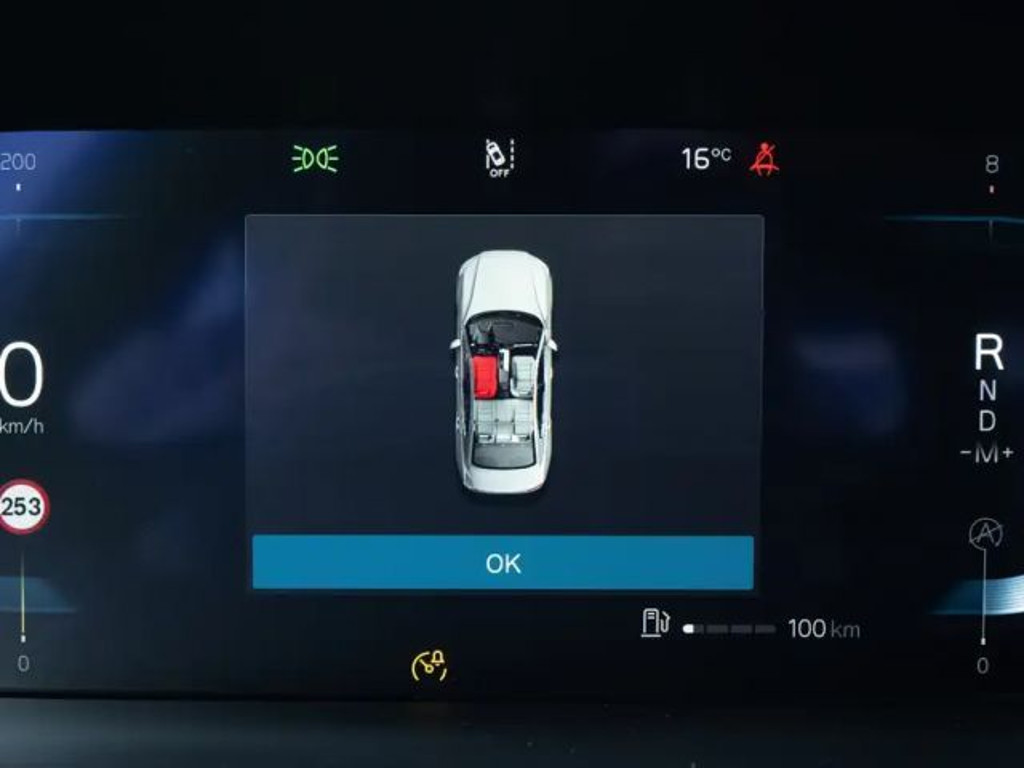Confirm the seatbelt alert with OK
Screen dimensions: 1024x768
point(502,563)
